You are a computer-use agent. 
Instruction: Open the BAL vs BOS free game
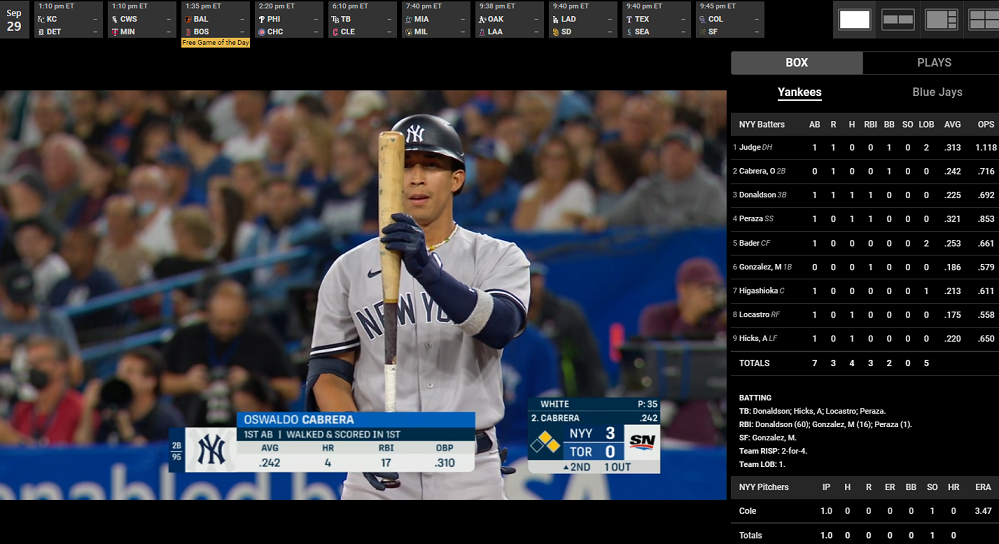pos(215,19)
